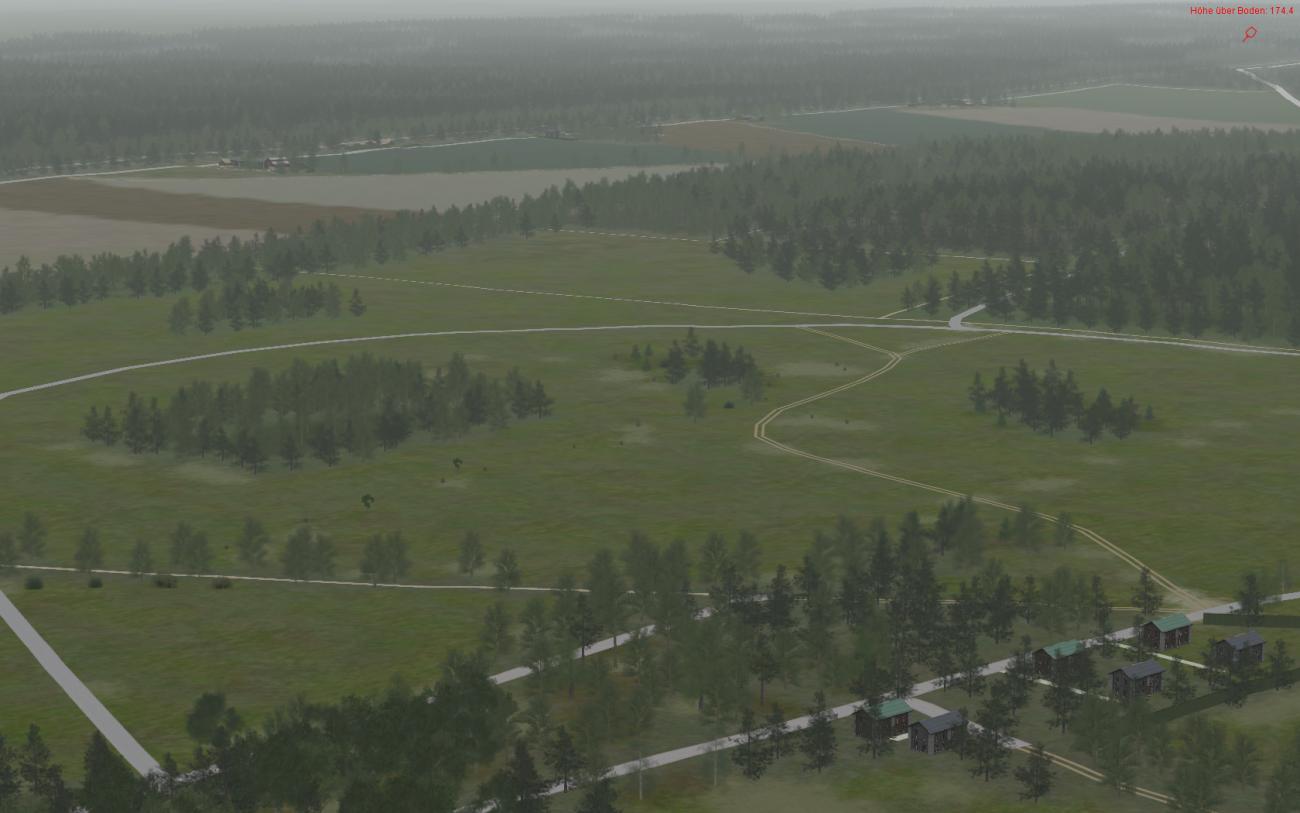The image size is (1300, 813).
Task: Click the red magnifying glass icon
Action: click(x=1249, y=34)
